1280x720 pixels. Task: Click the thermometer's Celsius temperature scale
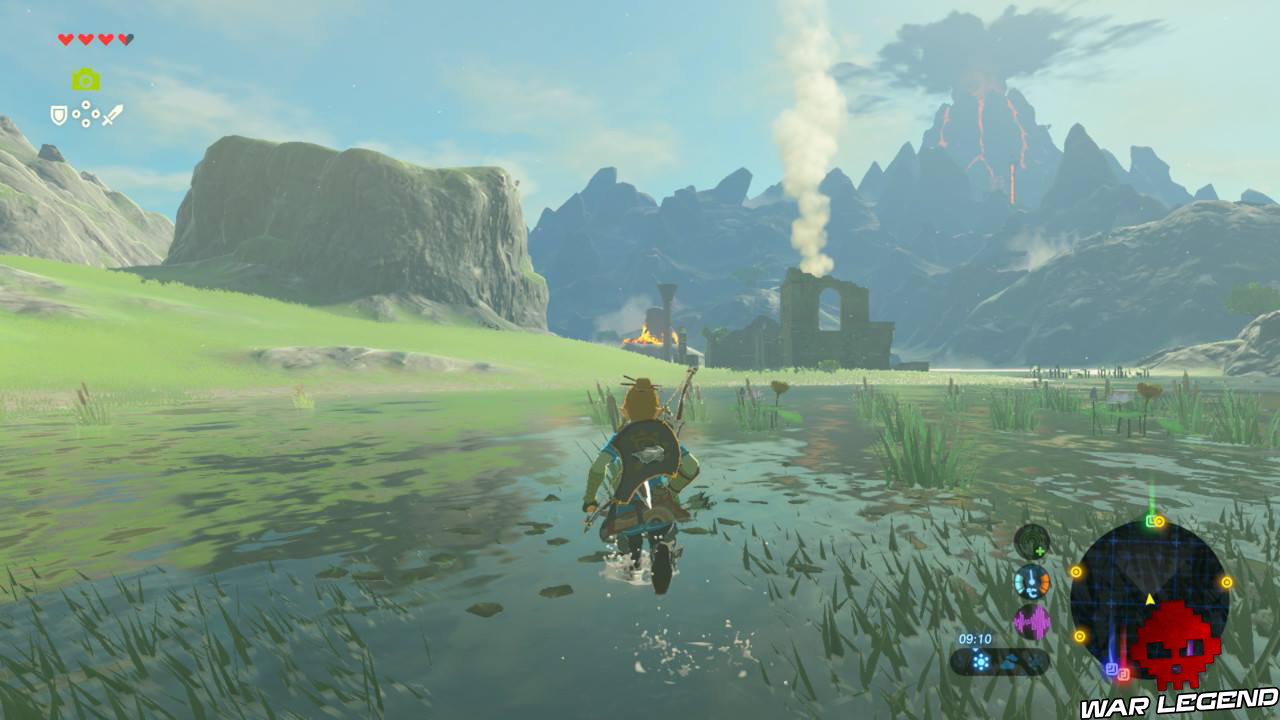[1033, 590]
